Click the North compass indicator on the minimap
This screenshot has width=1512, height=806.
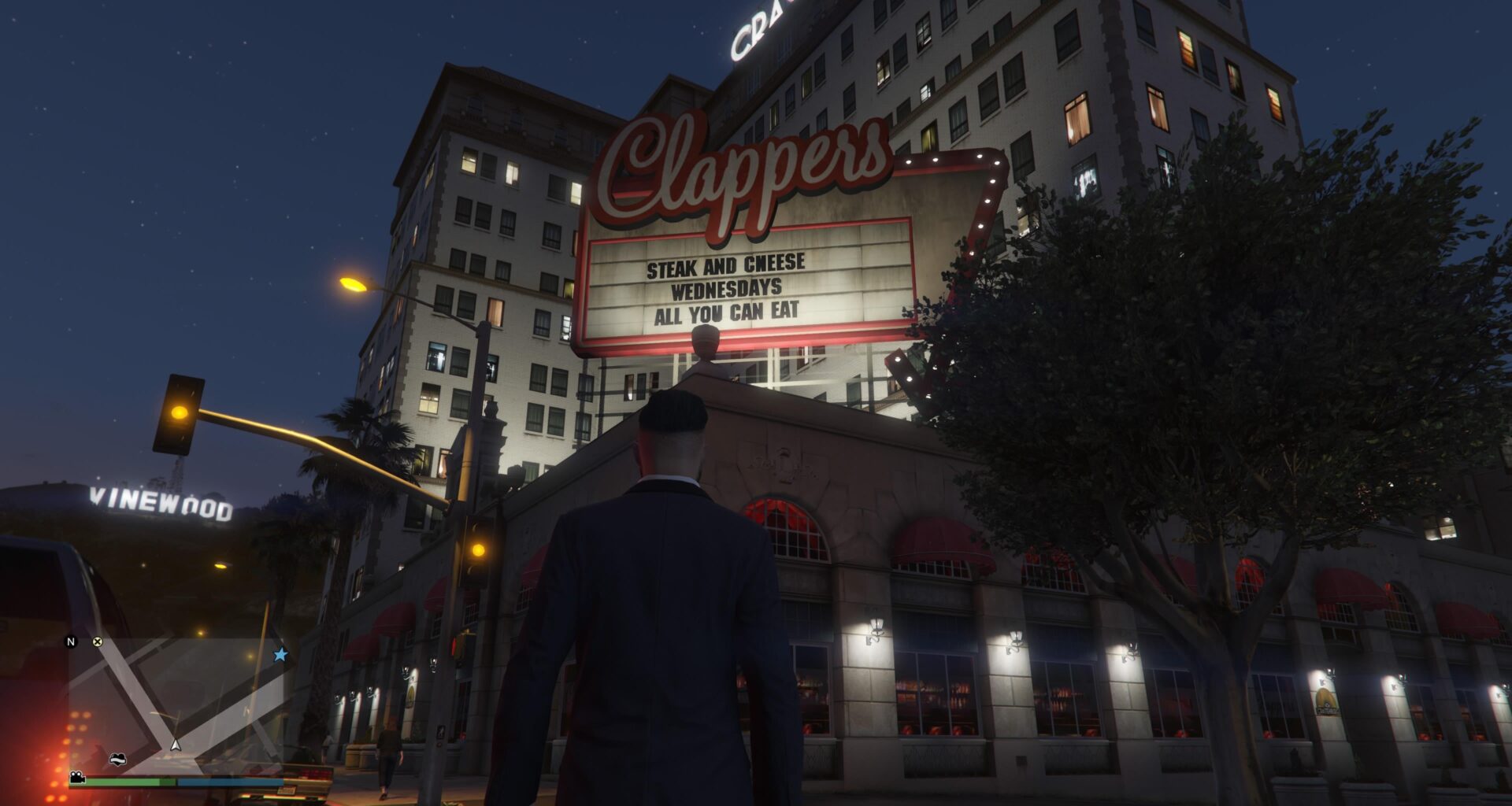(72, 642)
